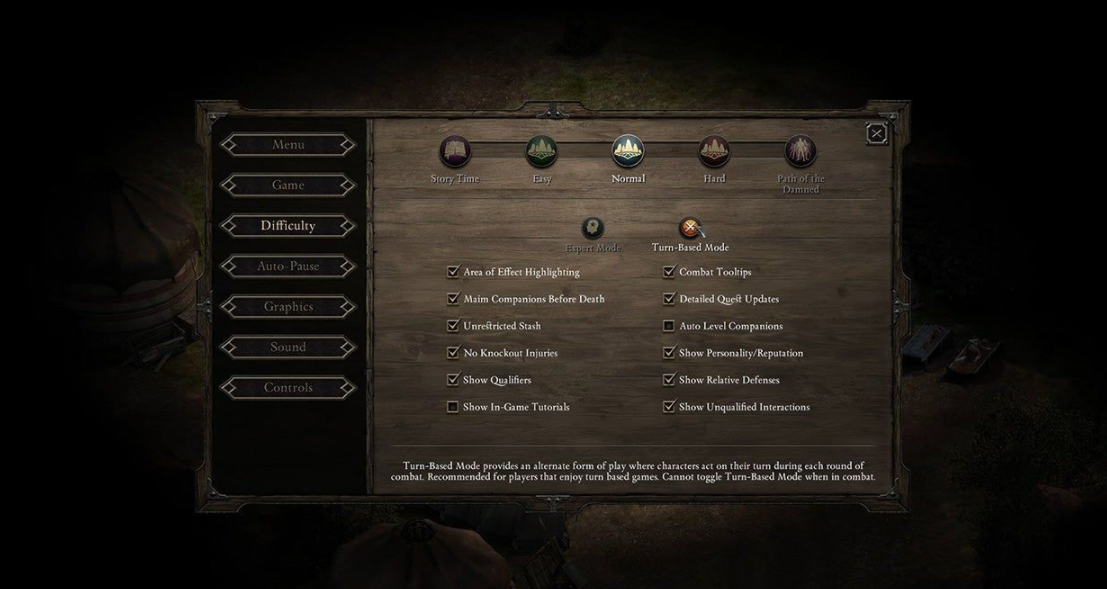This screenshot has width=1107, height=589.
Task: Switch to the Game settings tab
Action: pos(288,185)
